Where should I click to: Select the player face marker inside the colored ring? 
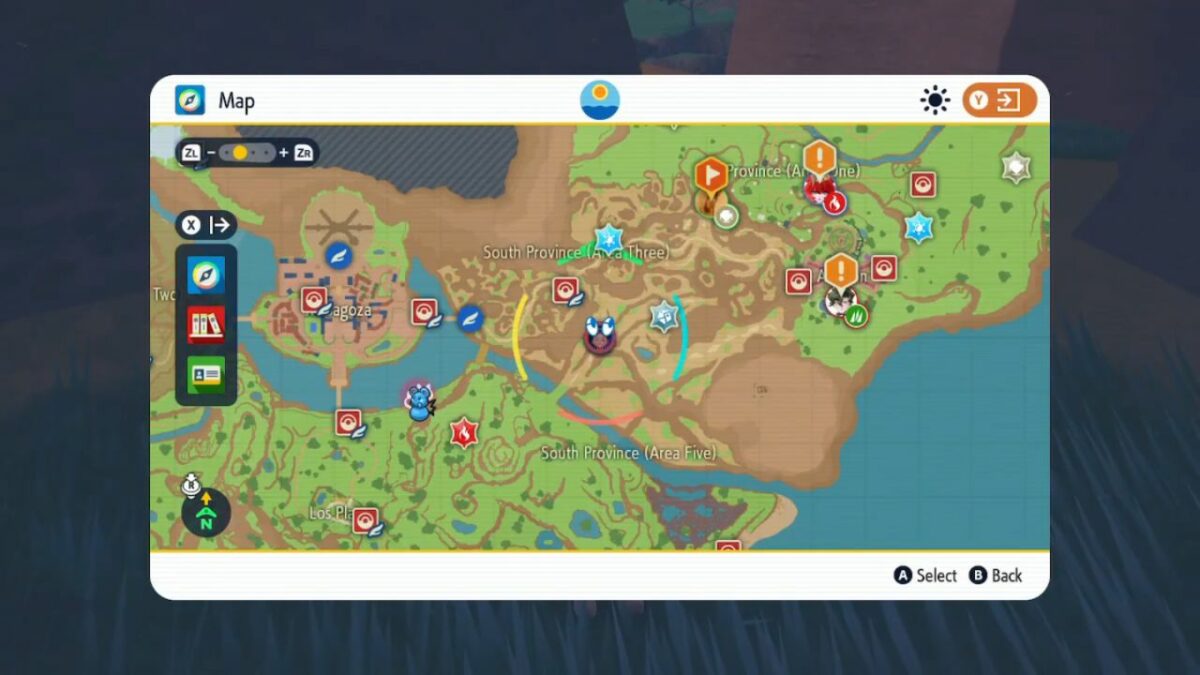click(600, 334)
